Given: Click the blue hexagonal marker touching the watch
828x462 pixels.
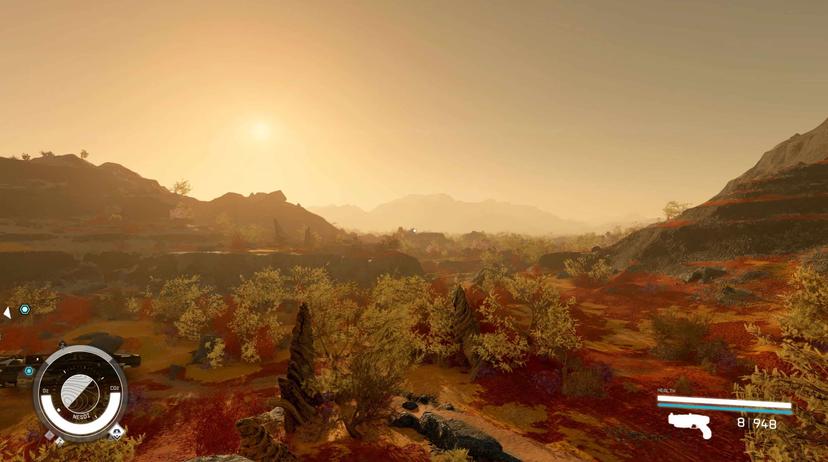Looking at the screenshot, I should coord(29,371).
